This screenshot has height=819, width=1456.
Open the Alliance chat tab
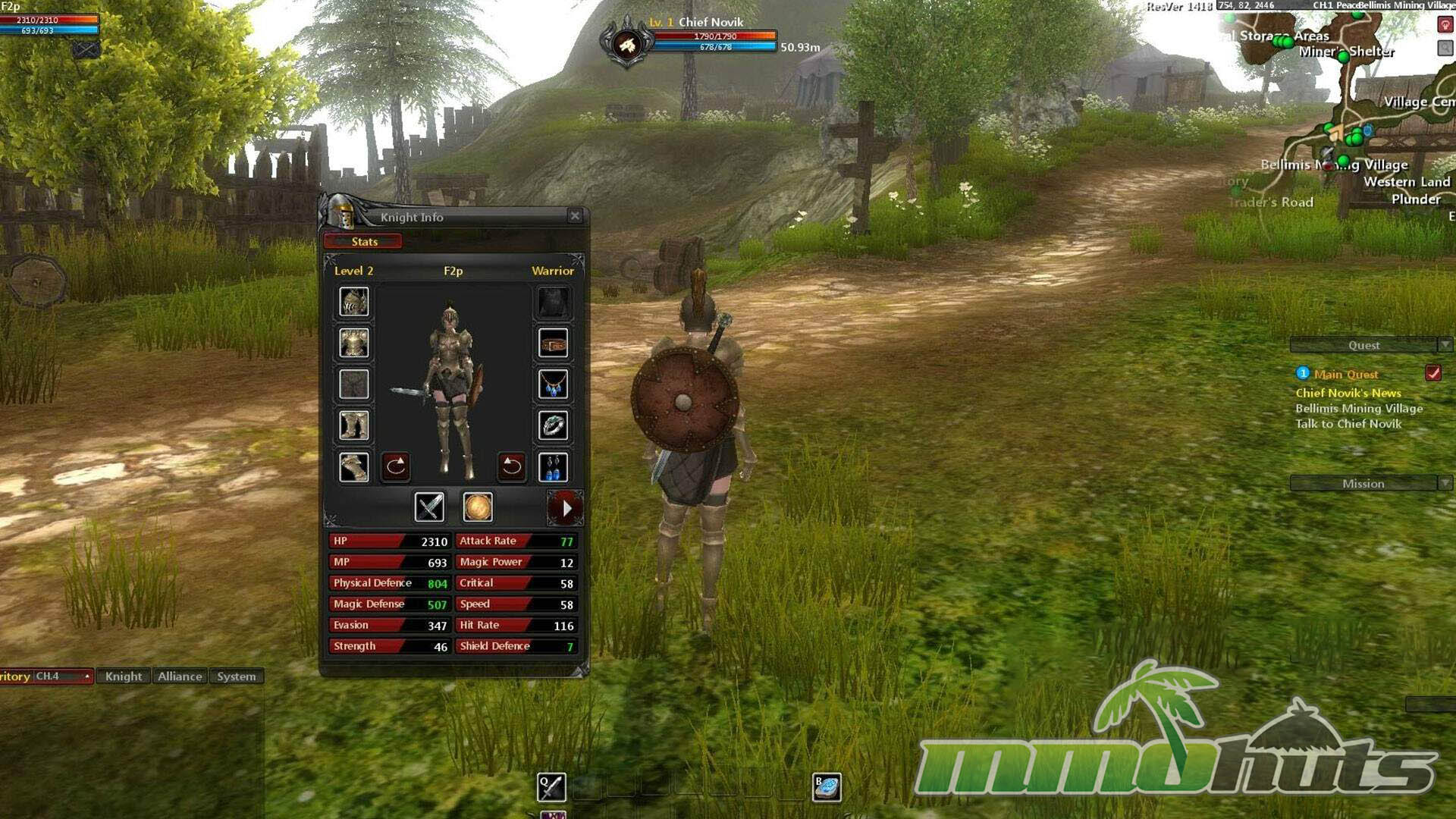tap(180, 676)
